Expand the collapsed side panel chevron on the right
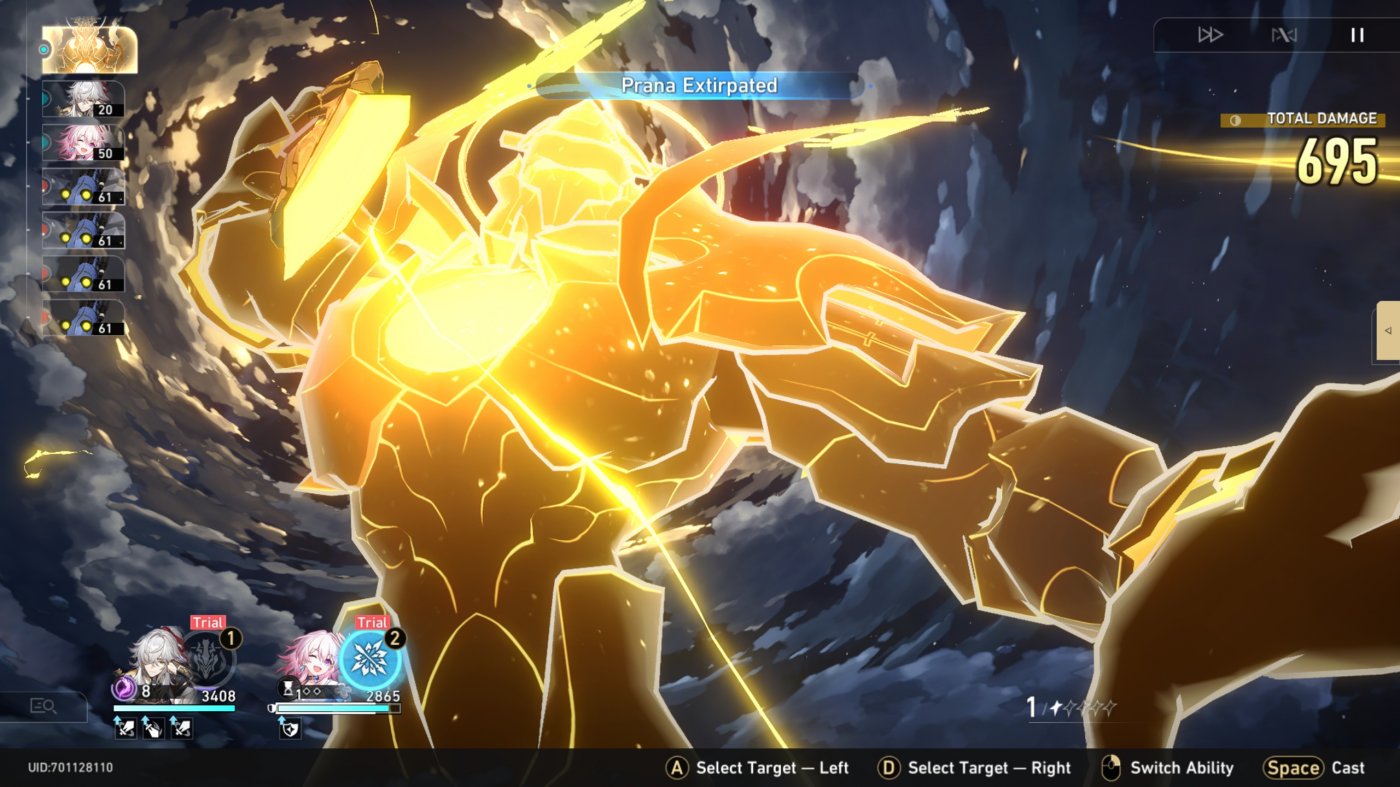The image size is (1400, 787). click(1387, 330)
